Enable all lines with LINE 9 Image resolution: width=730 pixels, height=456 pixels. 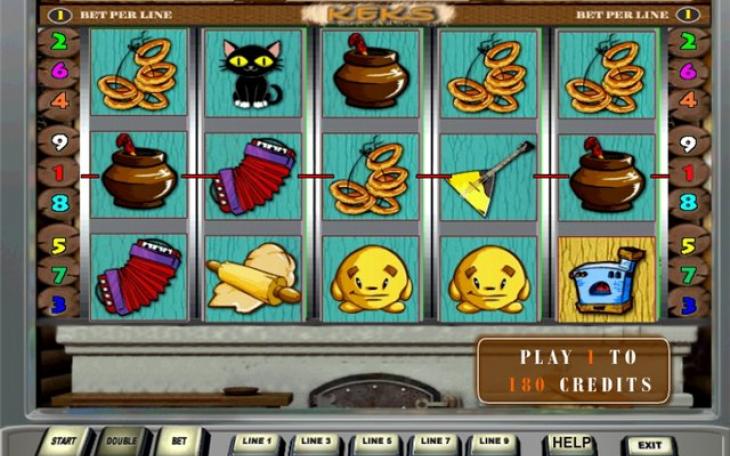pyautogui.click(x=492, y=442)
